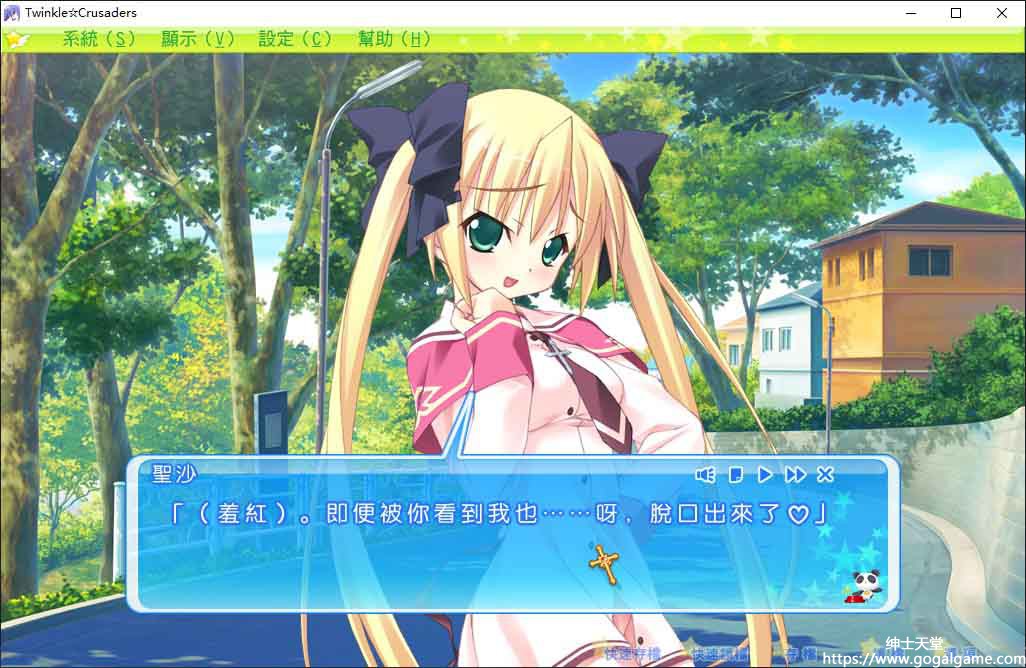Hide the dialogue box with the X icon
Screen dimensions: 1026x668
click(x=825, y=474)
